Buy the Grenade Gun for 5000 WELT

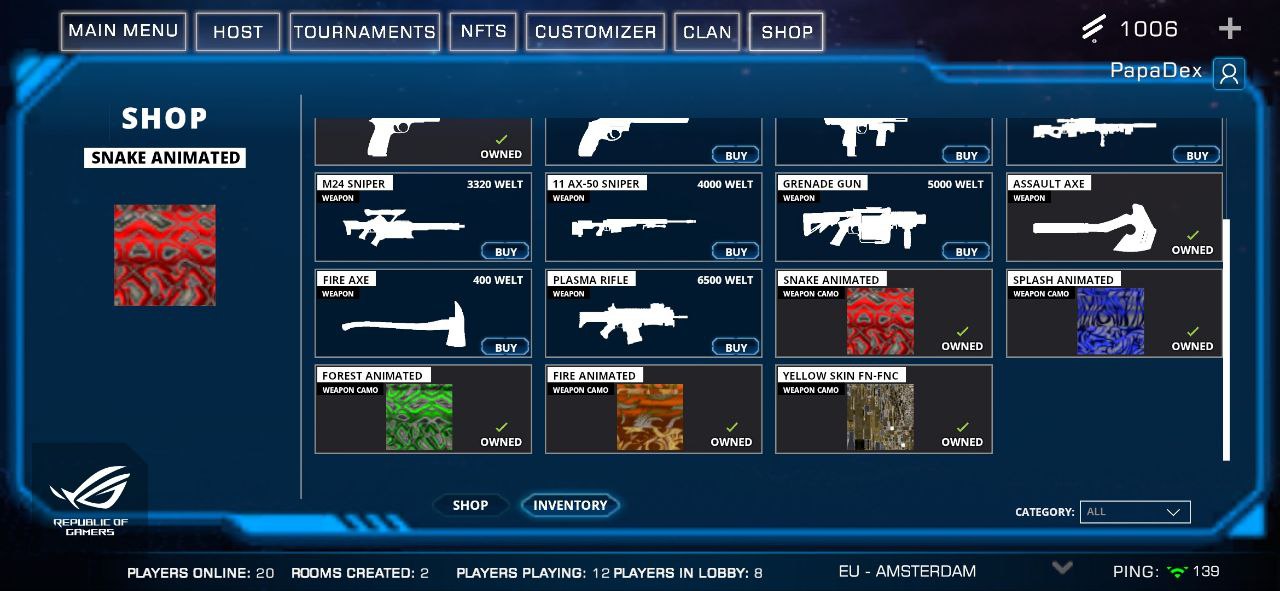tap(966, 251)
